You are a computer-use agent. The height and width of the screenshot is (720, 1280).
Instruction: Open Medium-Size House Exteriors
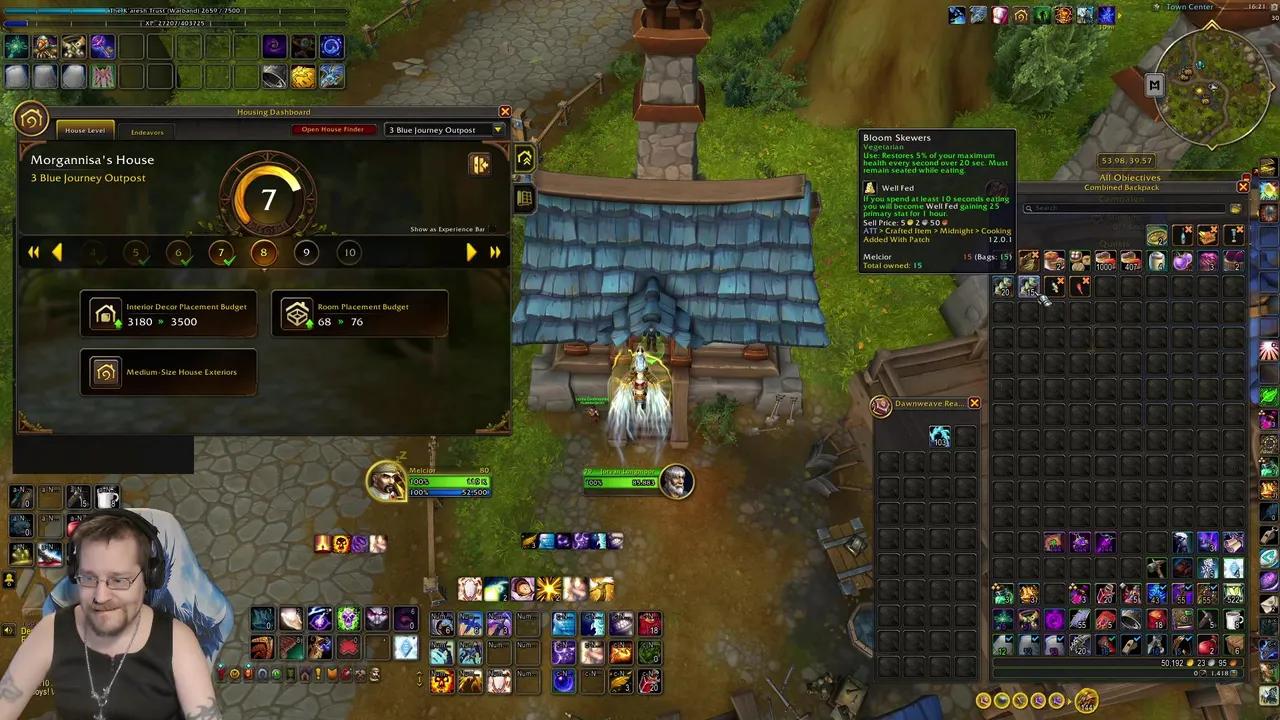106,371
